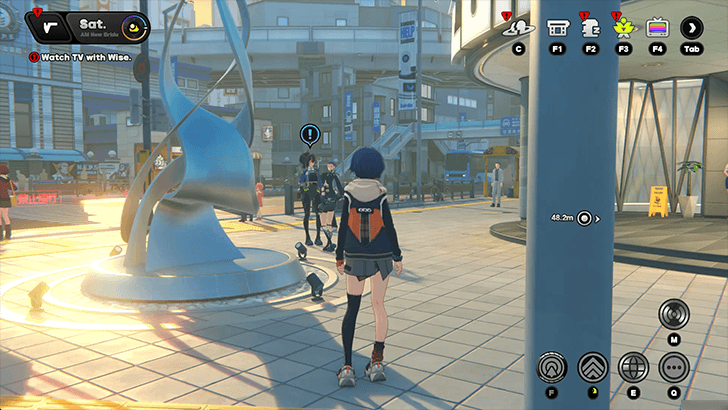
Task: Open the rainbow TV icon
Action: [x=657, y=28]
